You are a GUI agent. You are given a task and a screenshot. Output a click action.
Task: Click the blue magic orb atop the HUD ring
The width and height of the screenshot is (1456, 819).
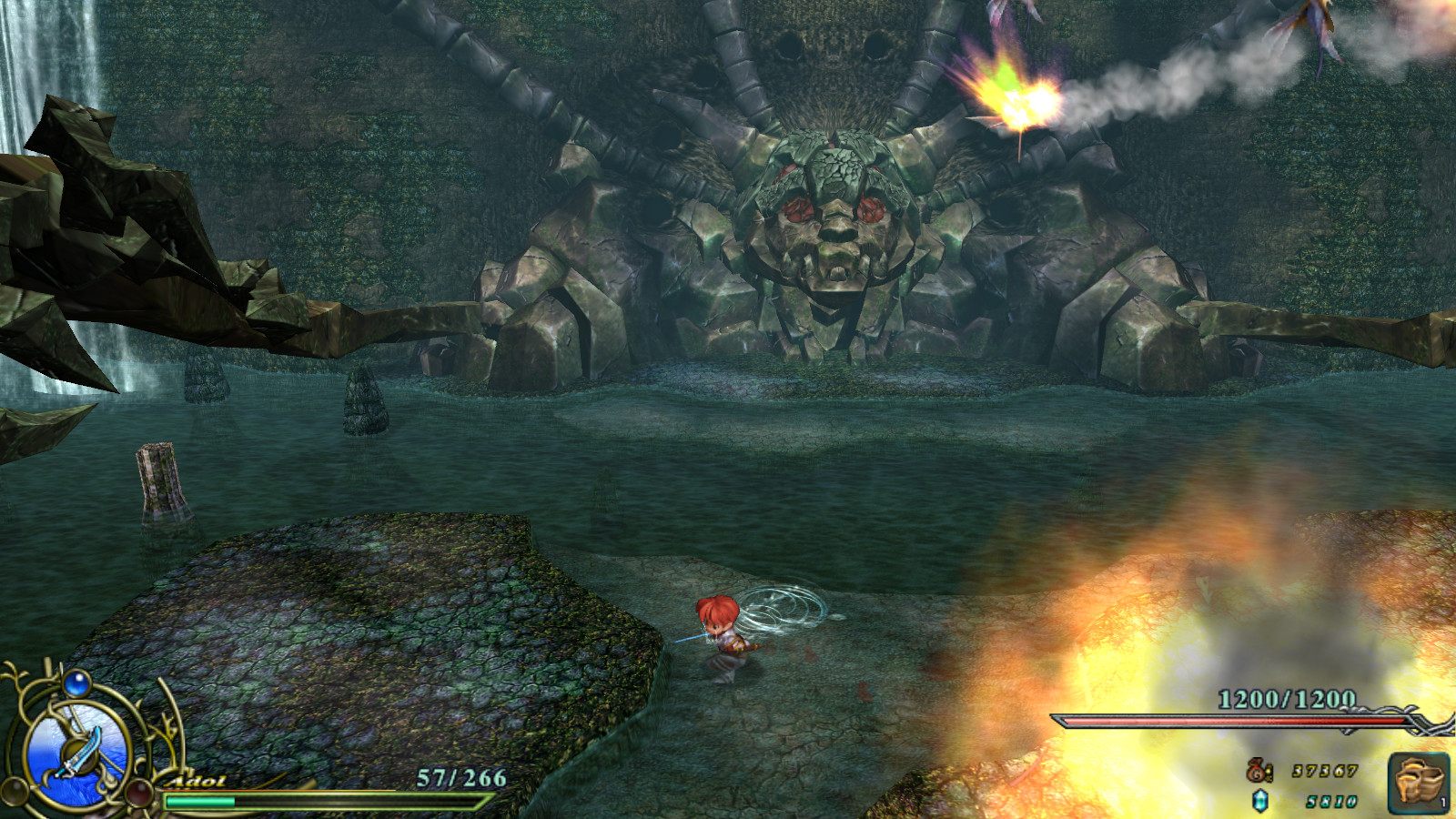click(78, 684)
